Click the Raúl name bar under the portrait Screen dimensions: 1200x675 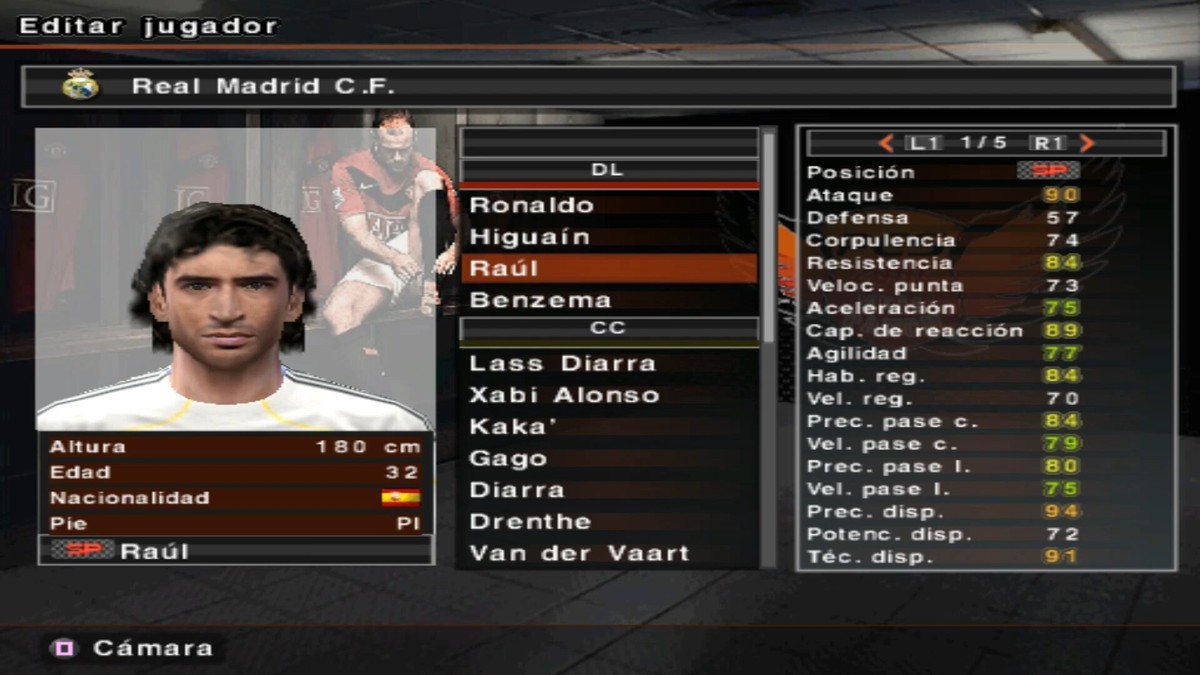[x=236, y=551]
